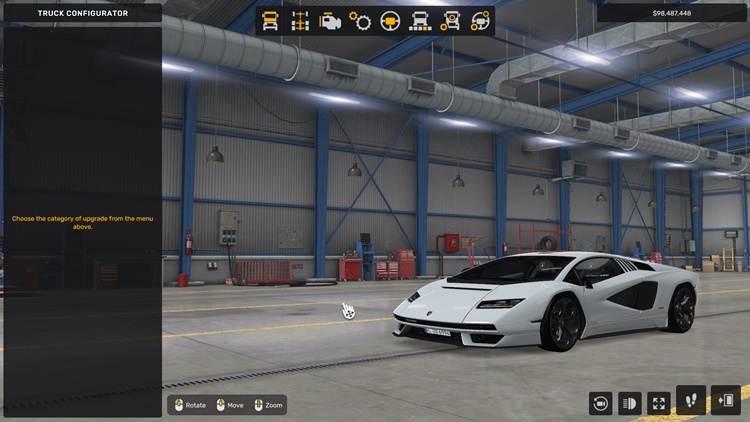
Task: Open the truck cabin upgrade category
Action: 270,21
